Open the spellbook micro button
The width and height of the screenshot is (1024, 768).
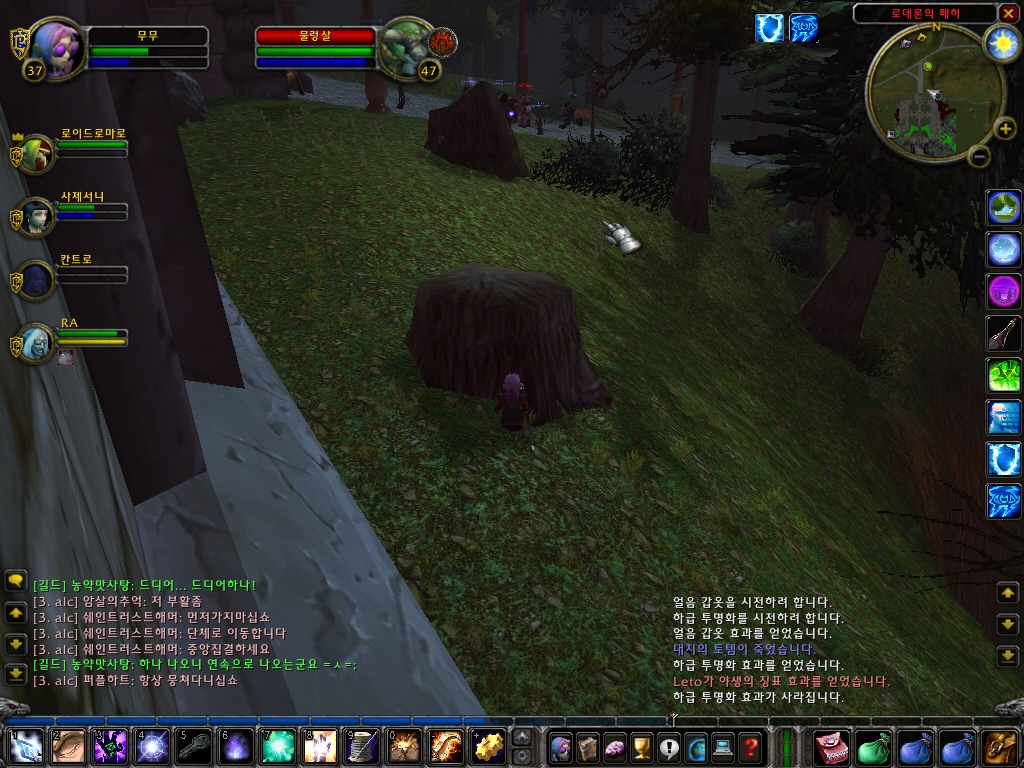coord(586,746)
